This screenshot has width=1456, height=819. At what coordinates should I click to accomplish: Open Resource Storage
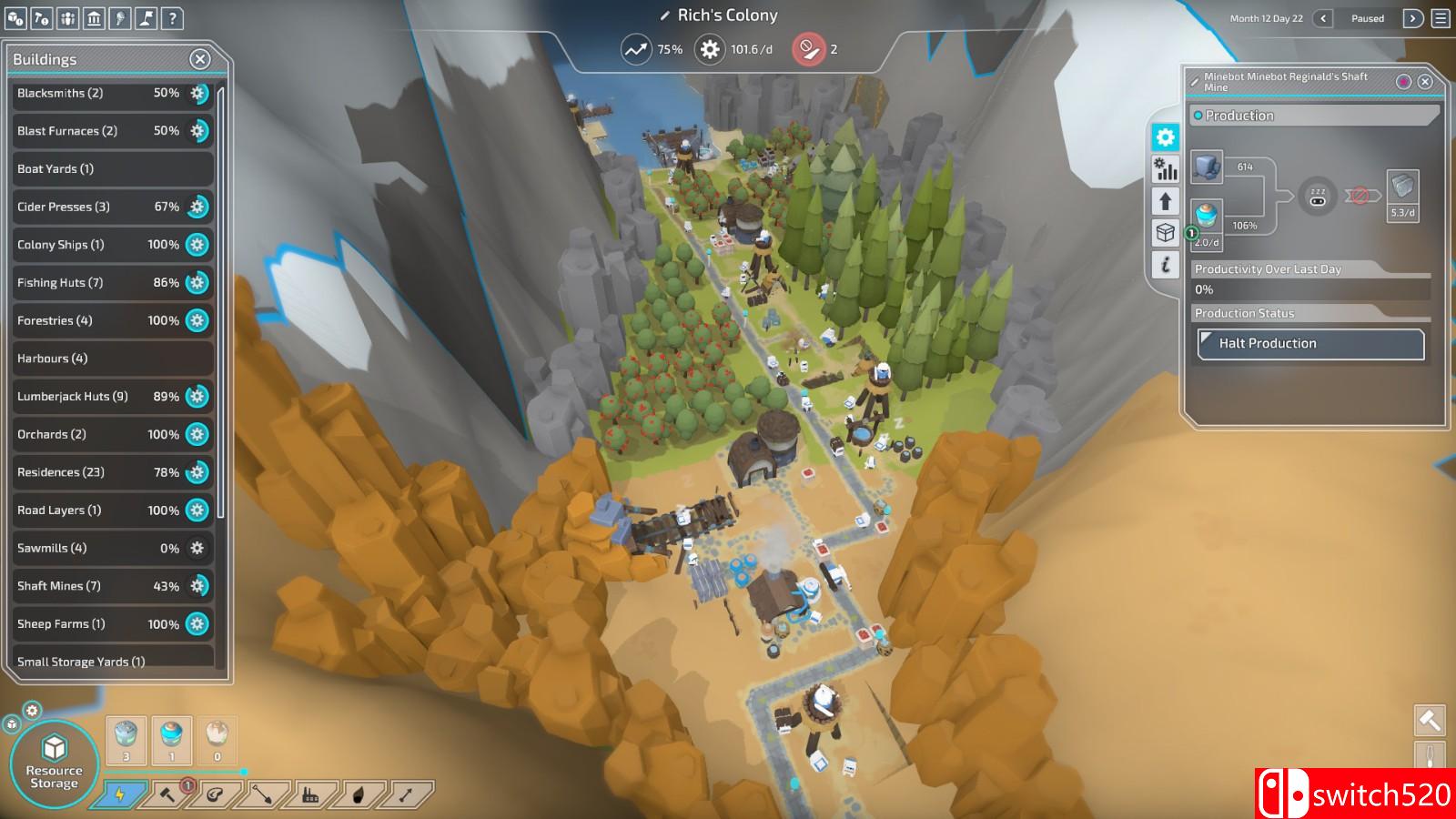[x=54, y=763]
